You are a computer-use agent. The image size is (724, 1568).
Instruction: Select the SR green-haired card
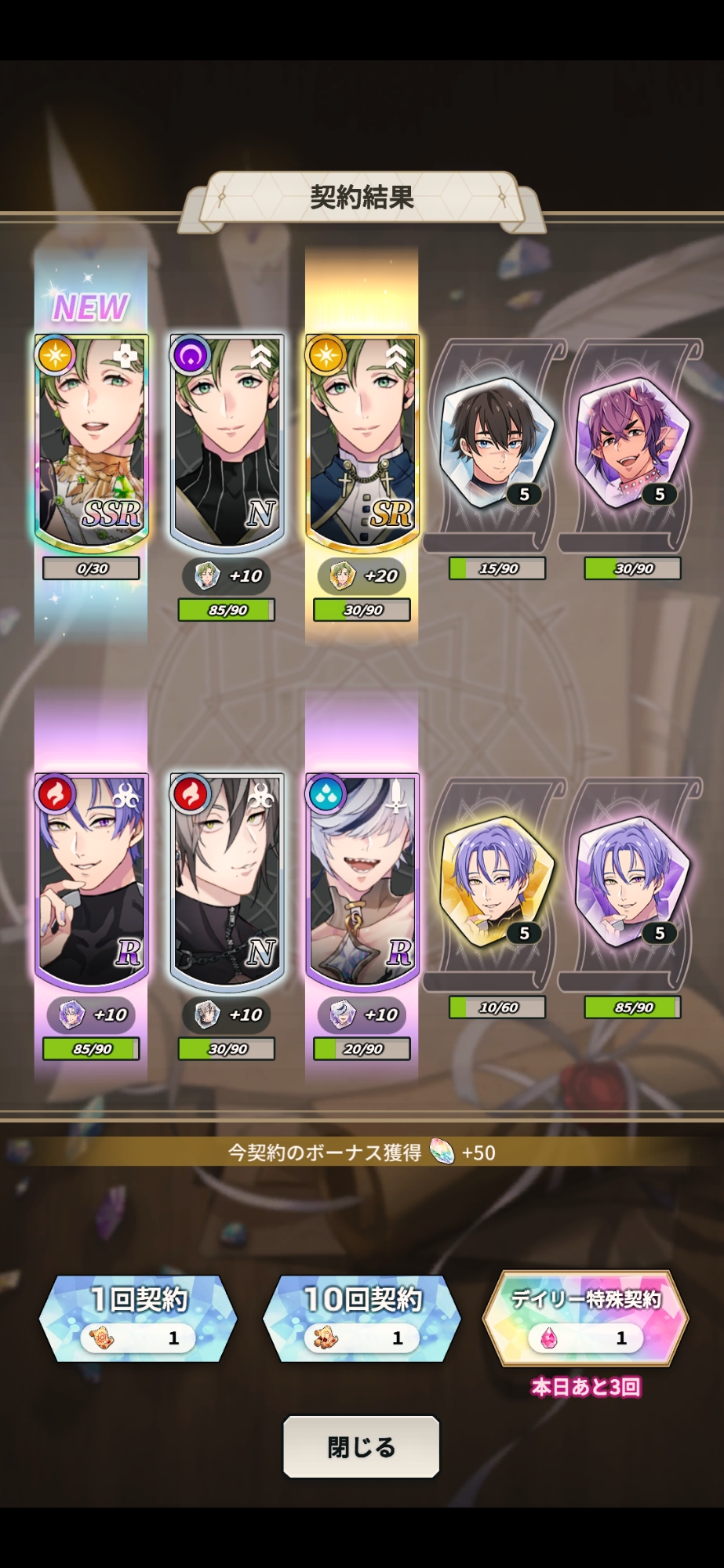362,441
